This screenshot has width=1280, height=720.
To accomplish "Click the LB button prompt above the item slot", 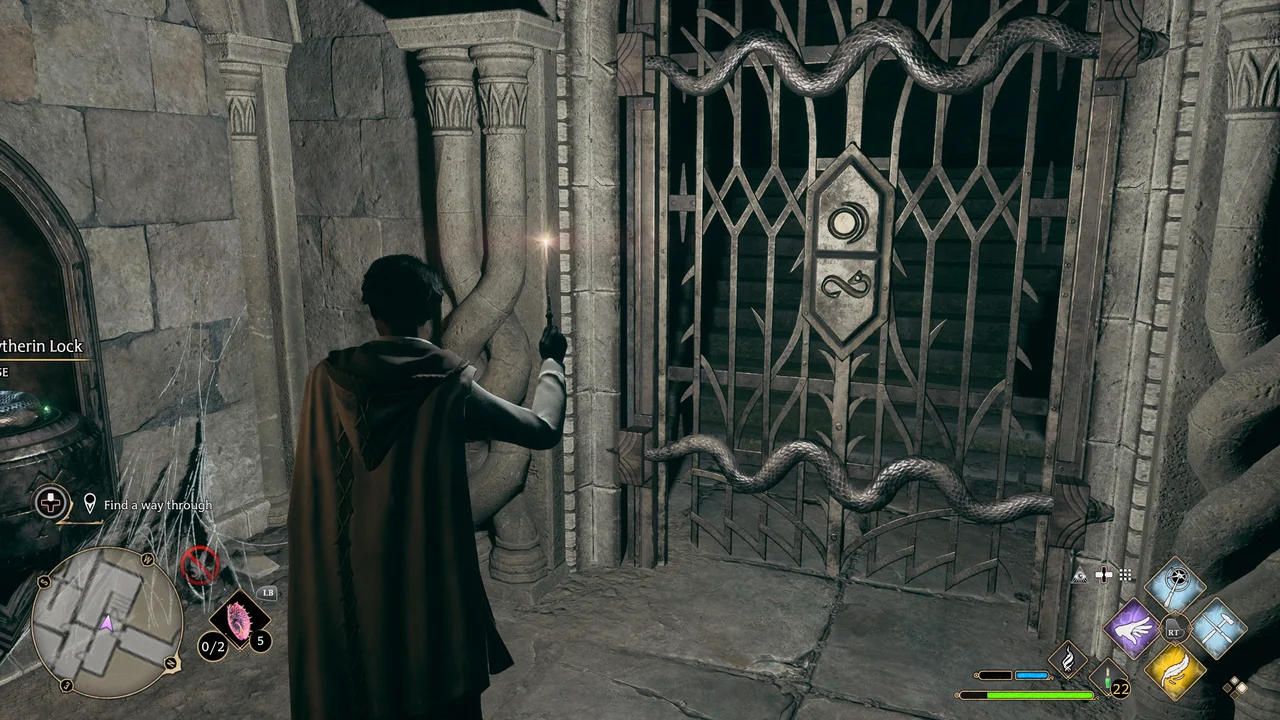I will [x=267, y=592].
